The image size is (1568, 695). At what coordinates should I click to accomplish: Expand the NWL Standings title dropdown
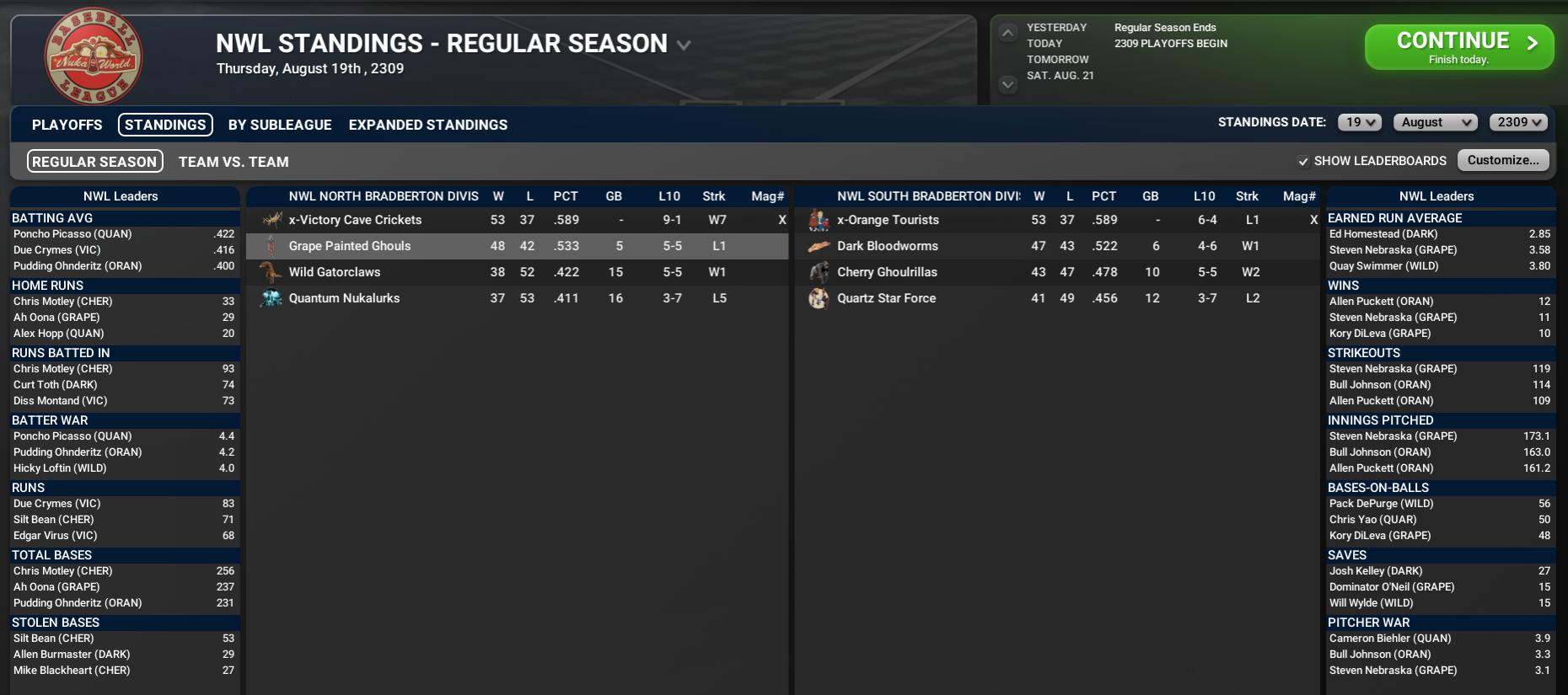tap(684, 45)
